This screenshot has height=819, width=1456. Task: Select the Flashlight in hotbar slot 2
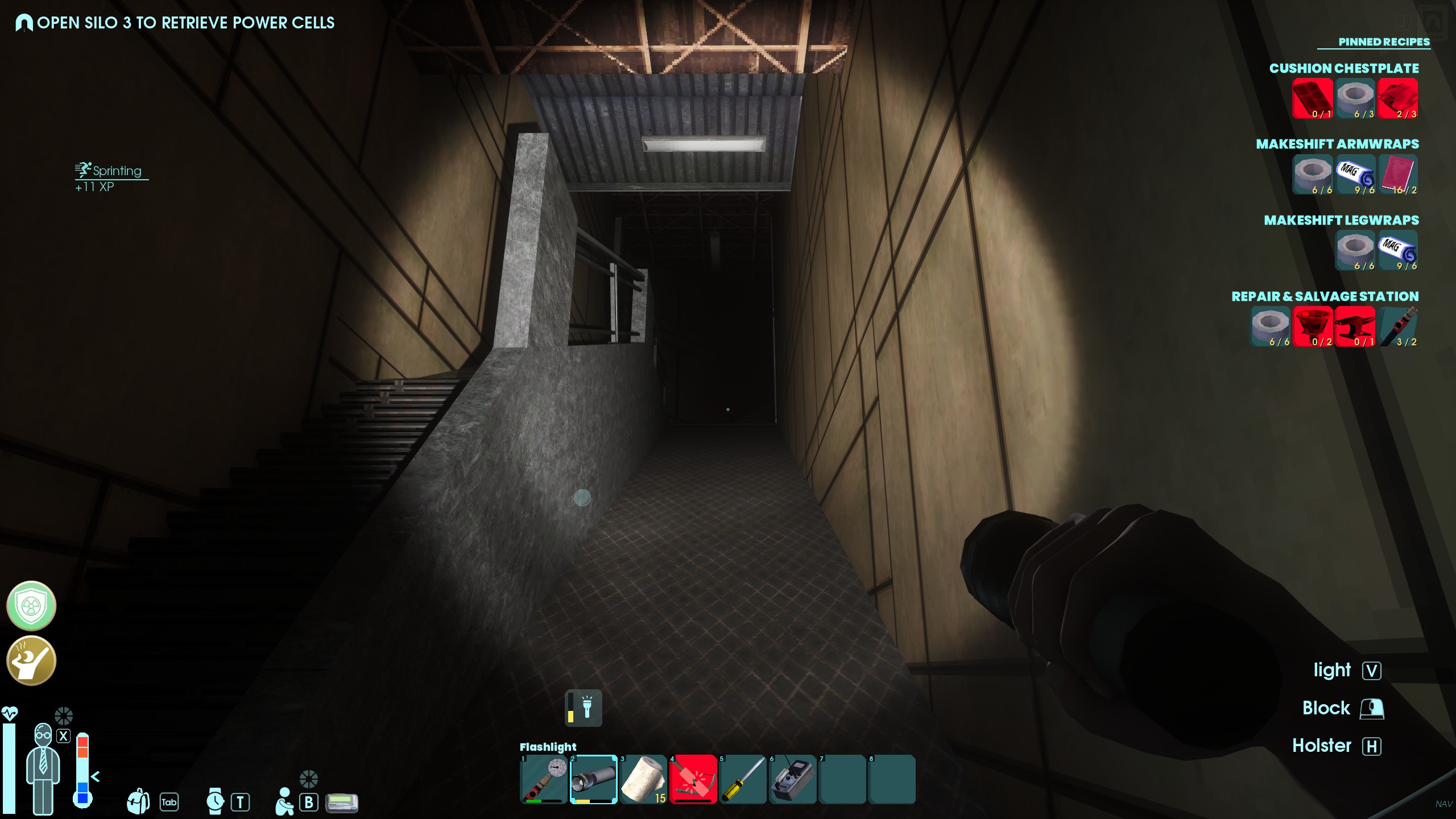click(593, 780)
